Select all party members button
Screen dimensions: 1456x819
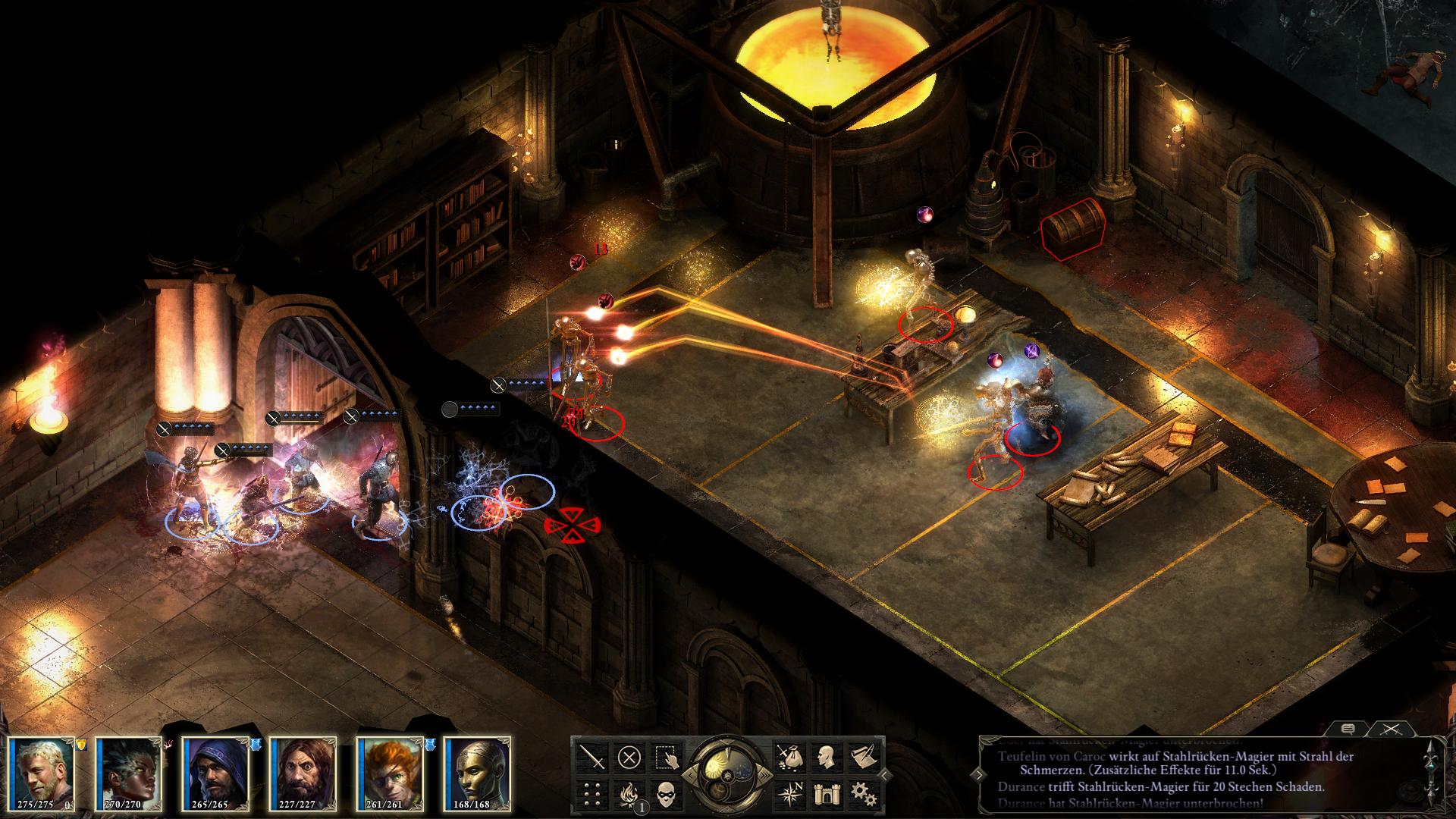pyautogui.click(x=667, y=757)
